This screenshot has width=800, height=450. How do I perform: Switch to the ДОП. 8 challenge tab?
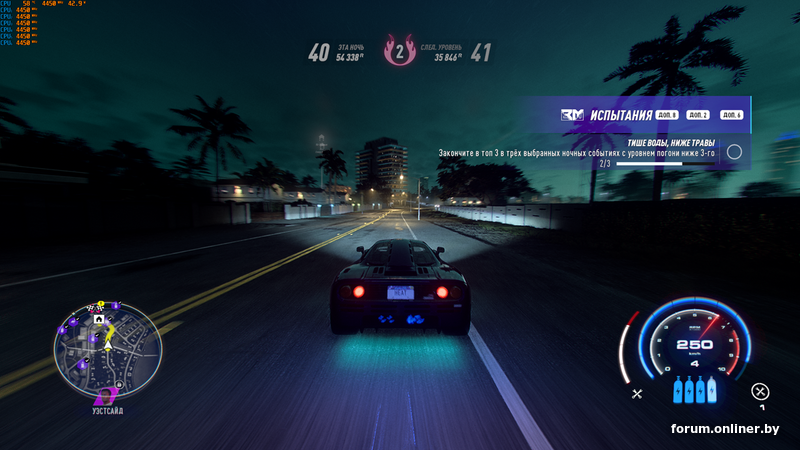click(x=668, y=115)
